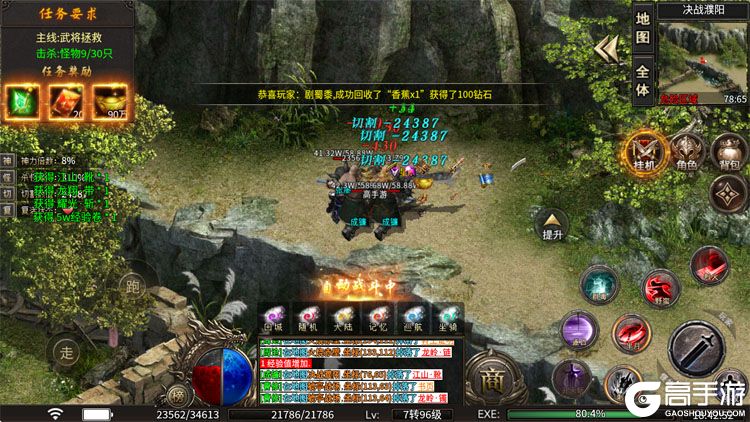Open the 背包 backpack
Image resolution: width=750 pixels, height=422 pixels.
point(729,153)
